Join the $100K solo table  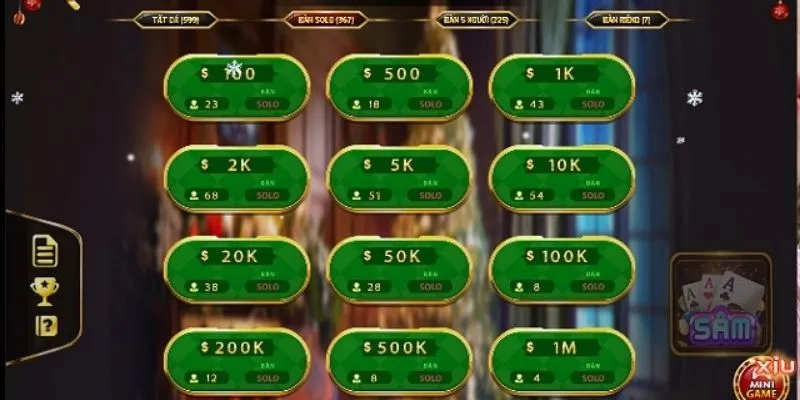tap(562, 269)
